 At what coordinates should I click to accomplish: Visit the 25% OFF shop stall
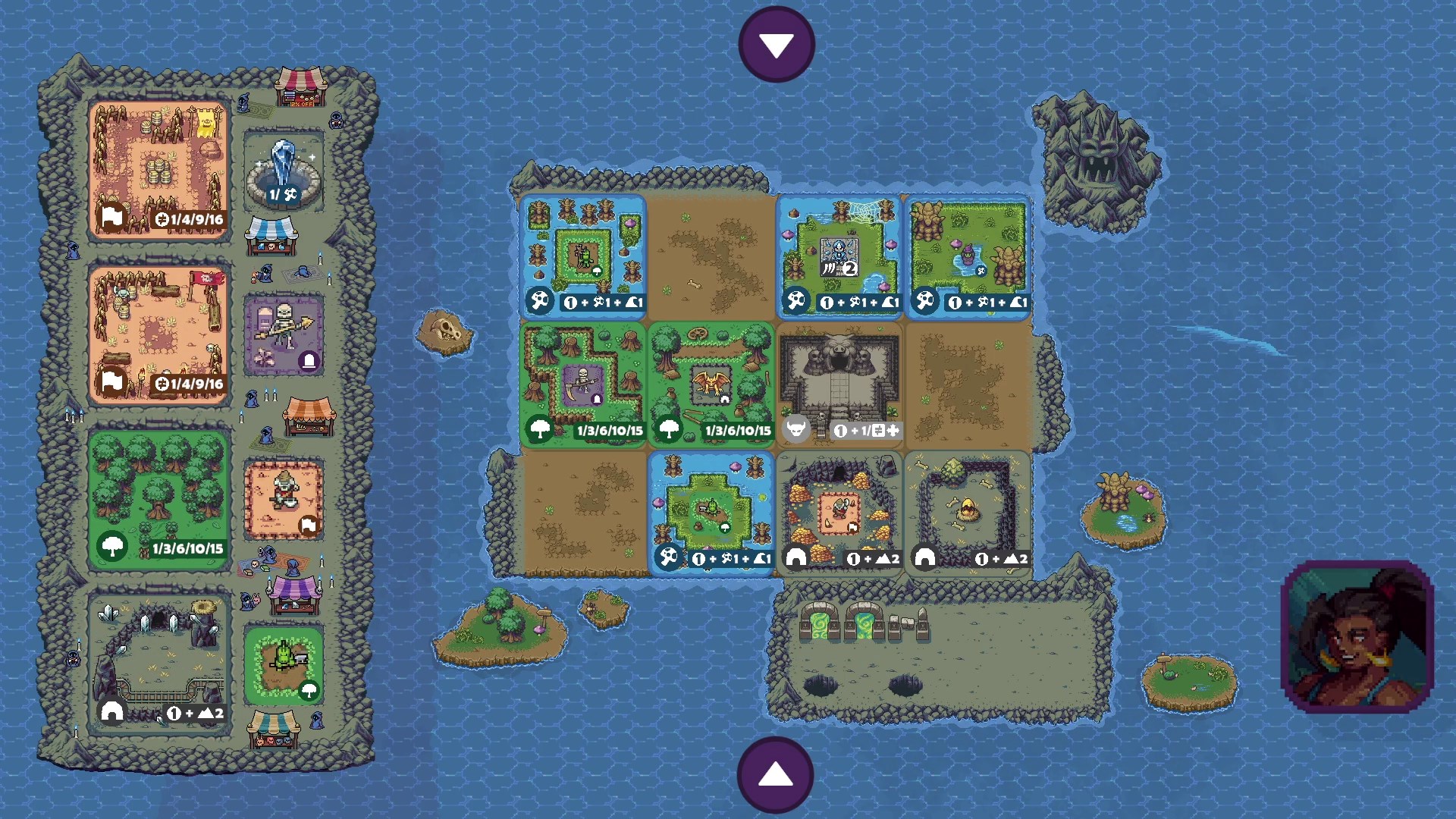tap(302, 85)
